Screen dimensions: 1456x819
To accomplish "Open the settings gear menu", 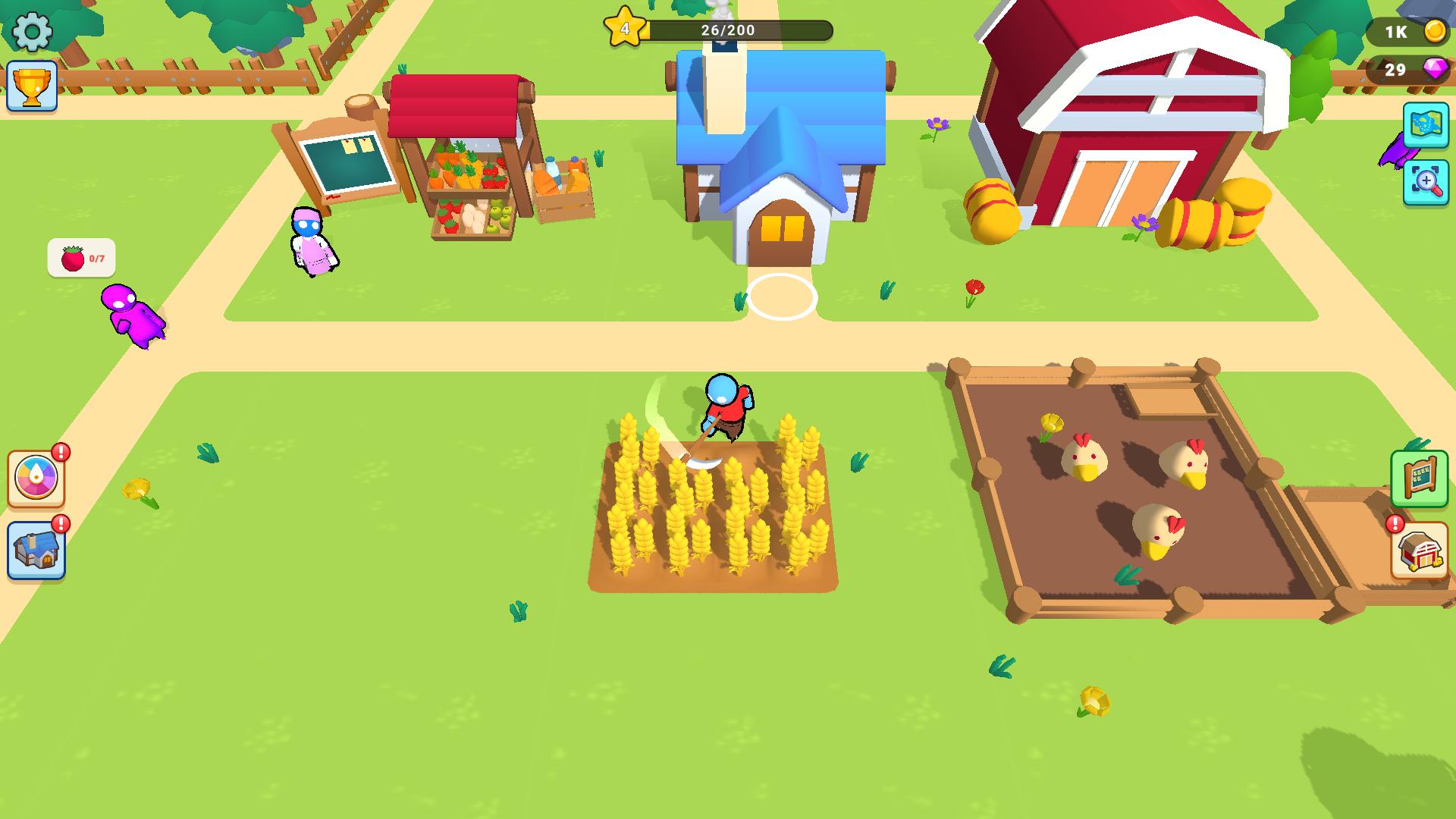I will coord(30,32).
